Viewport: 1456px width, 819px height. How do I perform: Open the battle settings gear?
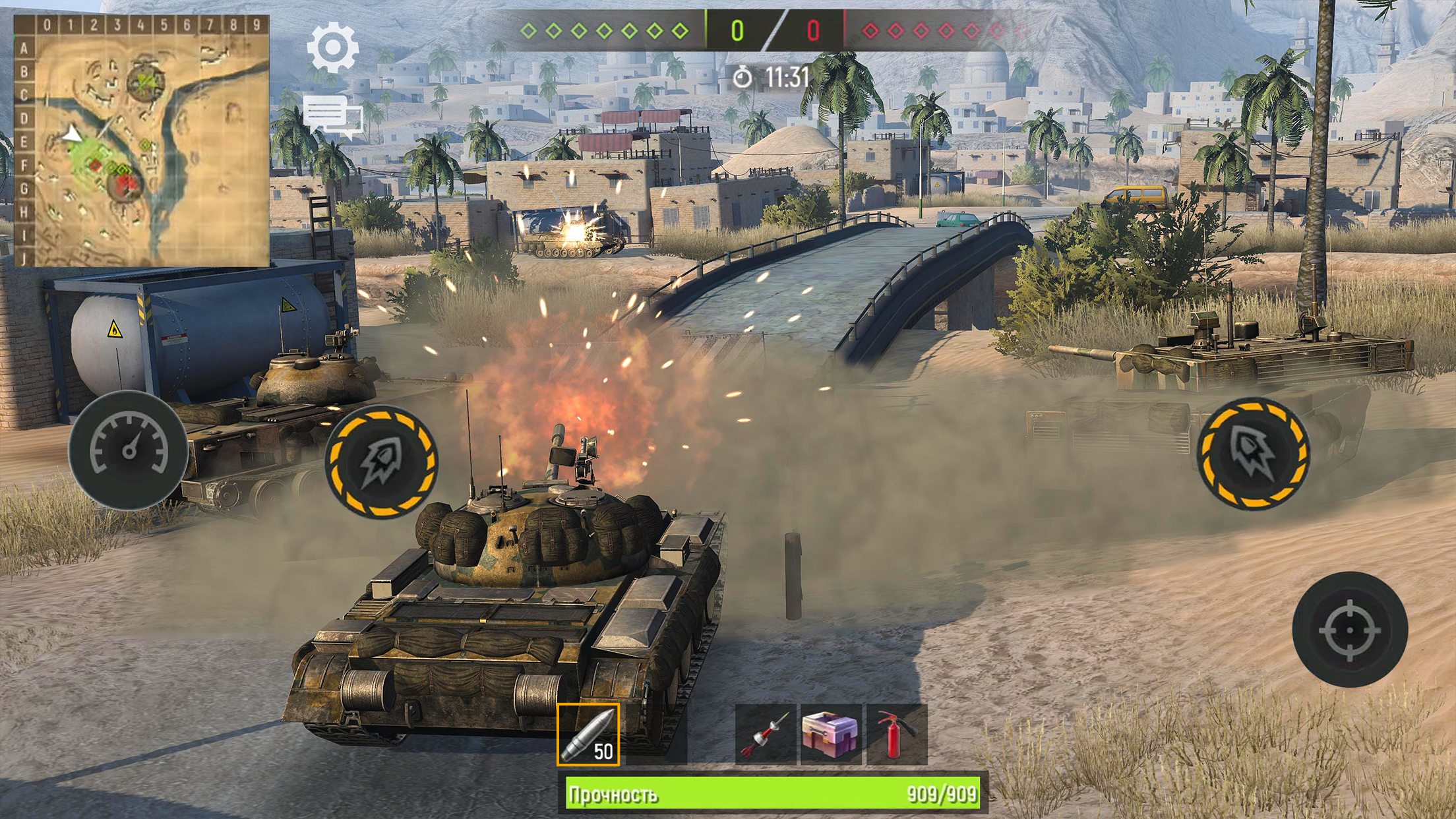click(334, 48)
